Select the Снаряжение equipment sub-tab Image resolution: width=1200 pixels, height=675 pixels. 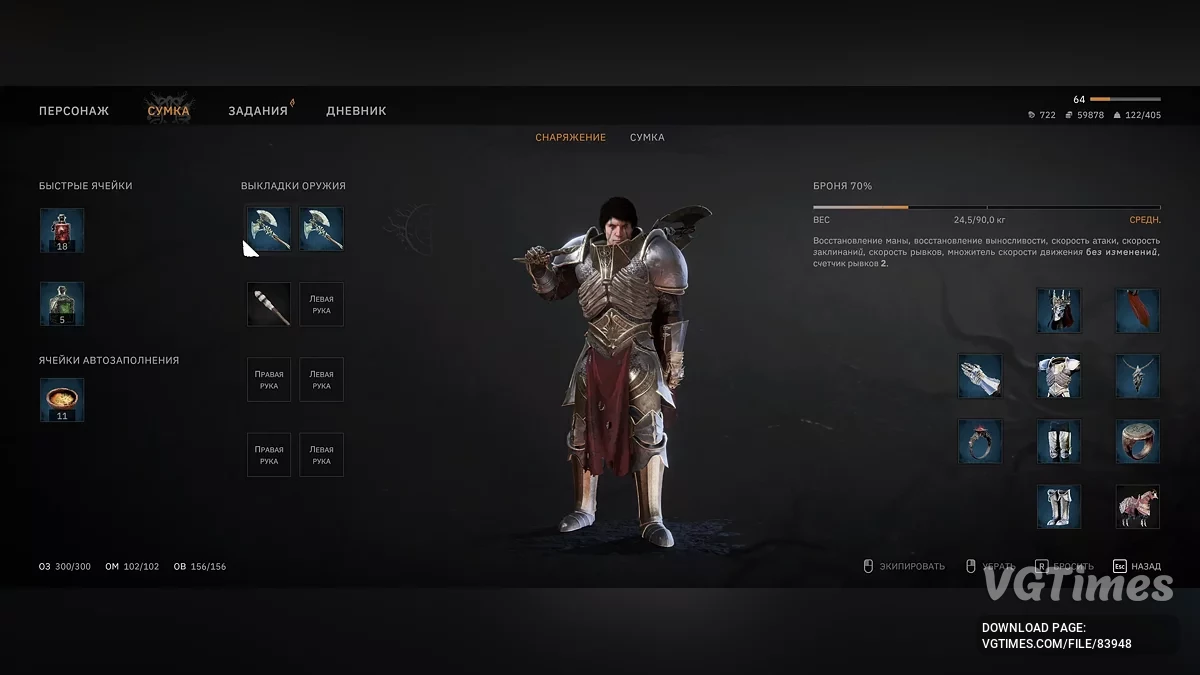coord(570,137)
